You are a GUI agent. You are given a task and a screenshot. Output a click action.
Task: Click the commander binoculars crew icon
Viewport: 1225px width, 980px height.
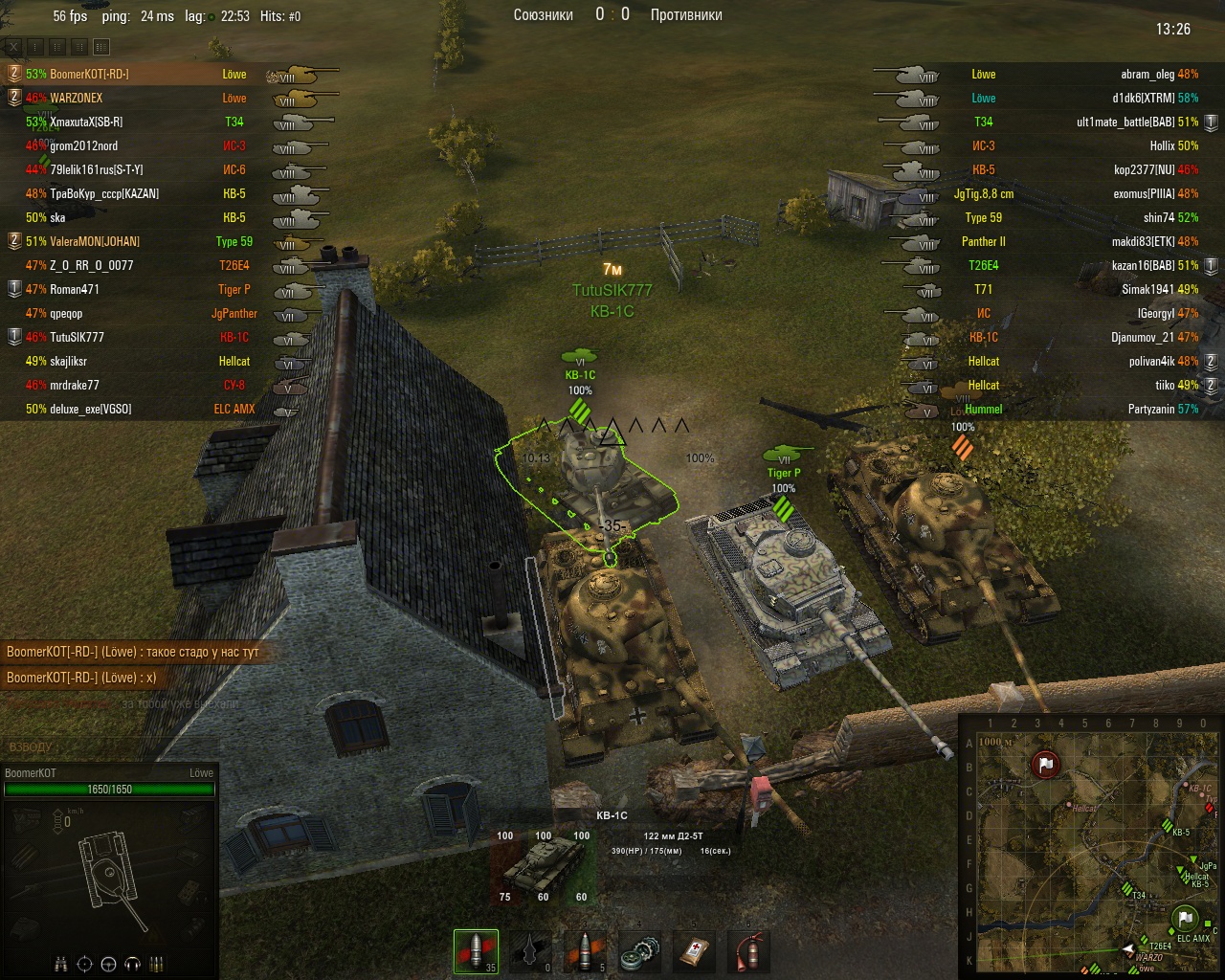[x=61, y=963]
